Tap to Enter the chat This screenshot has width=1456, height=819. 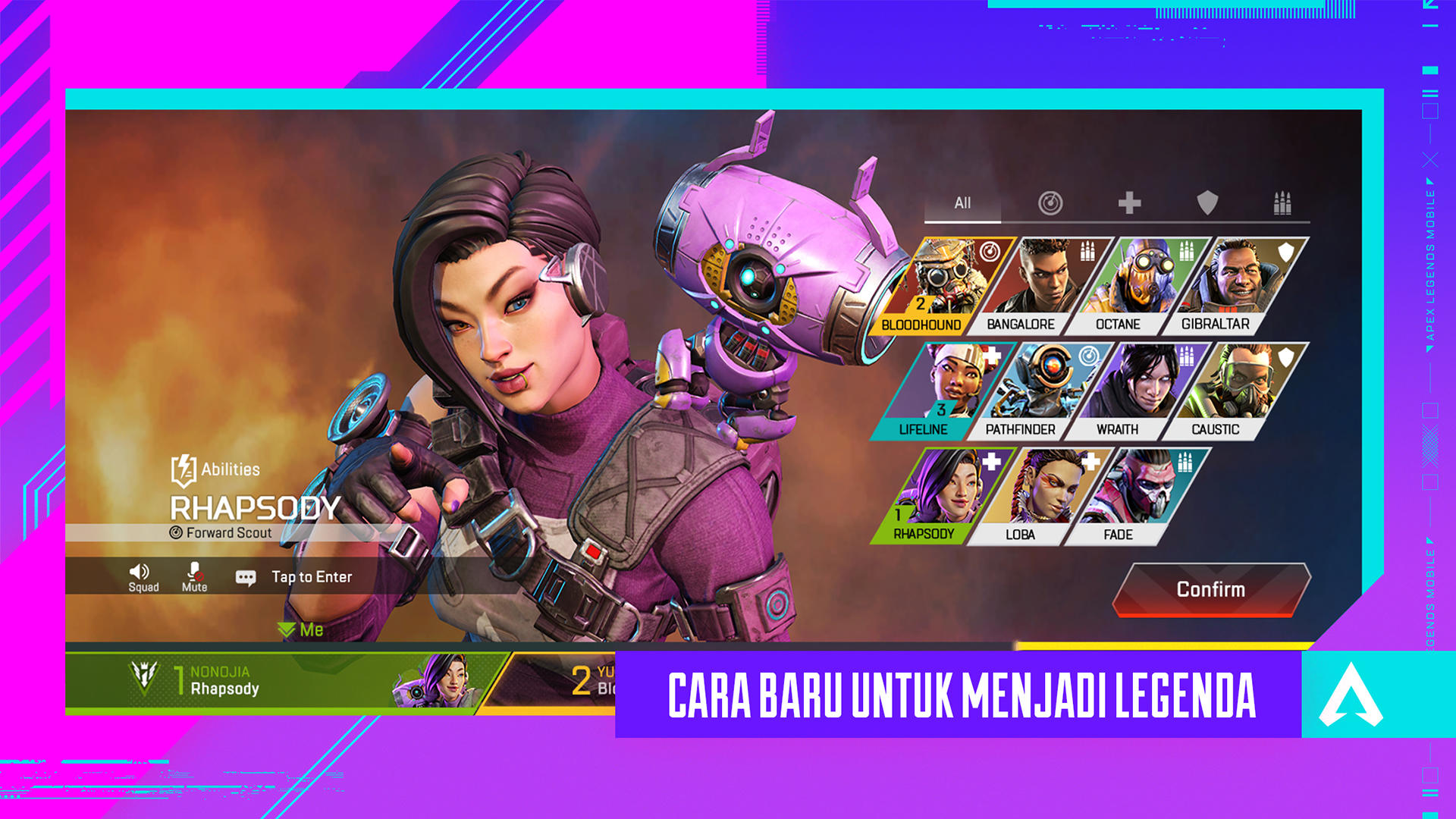[311, 576]
